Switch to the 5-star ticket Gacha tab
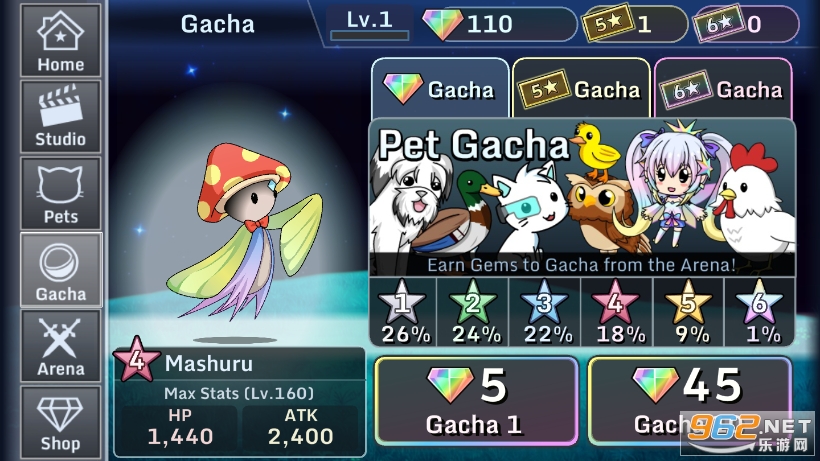820x461 pixels. click(581, 90)
